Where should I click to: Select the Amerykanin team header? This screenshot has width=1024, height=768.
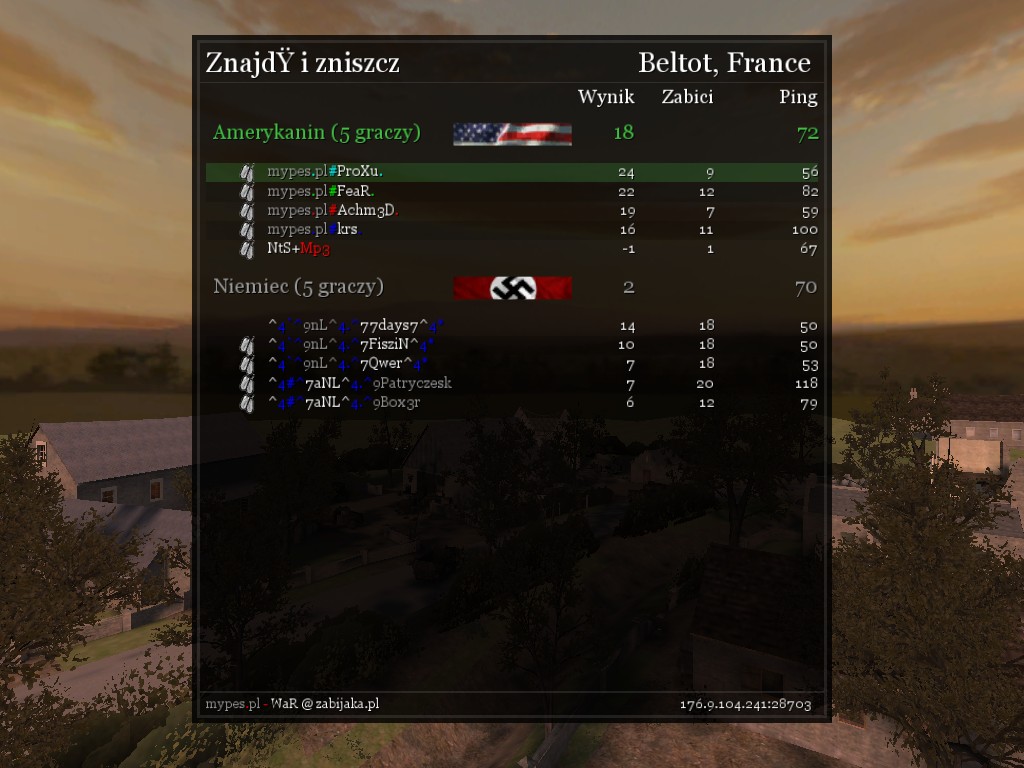(x=316, y=133)
